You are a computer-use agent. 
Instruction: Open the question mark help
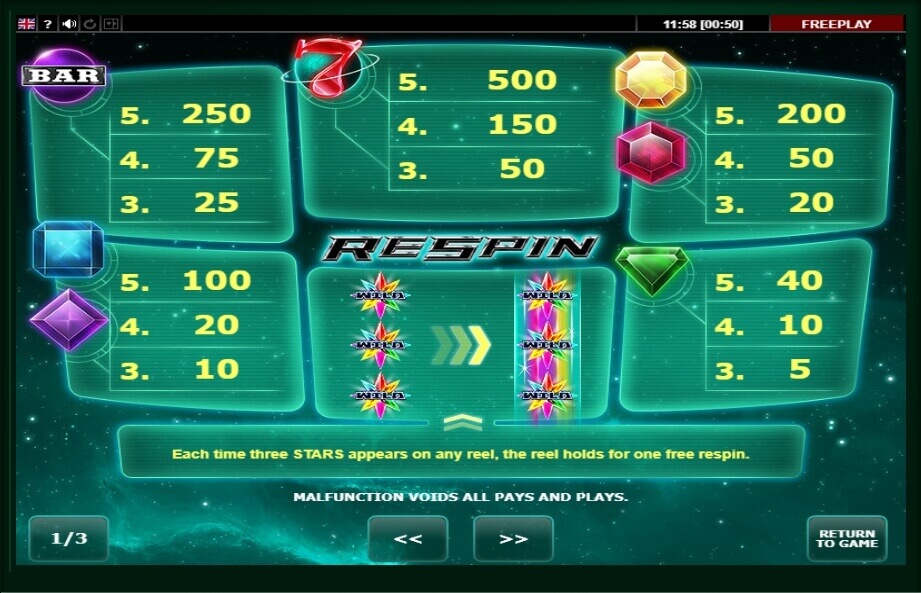[48, 23]
